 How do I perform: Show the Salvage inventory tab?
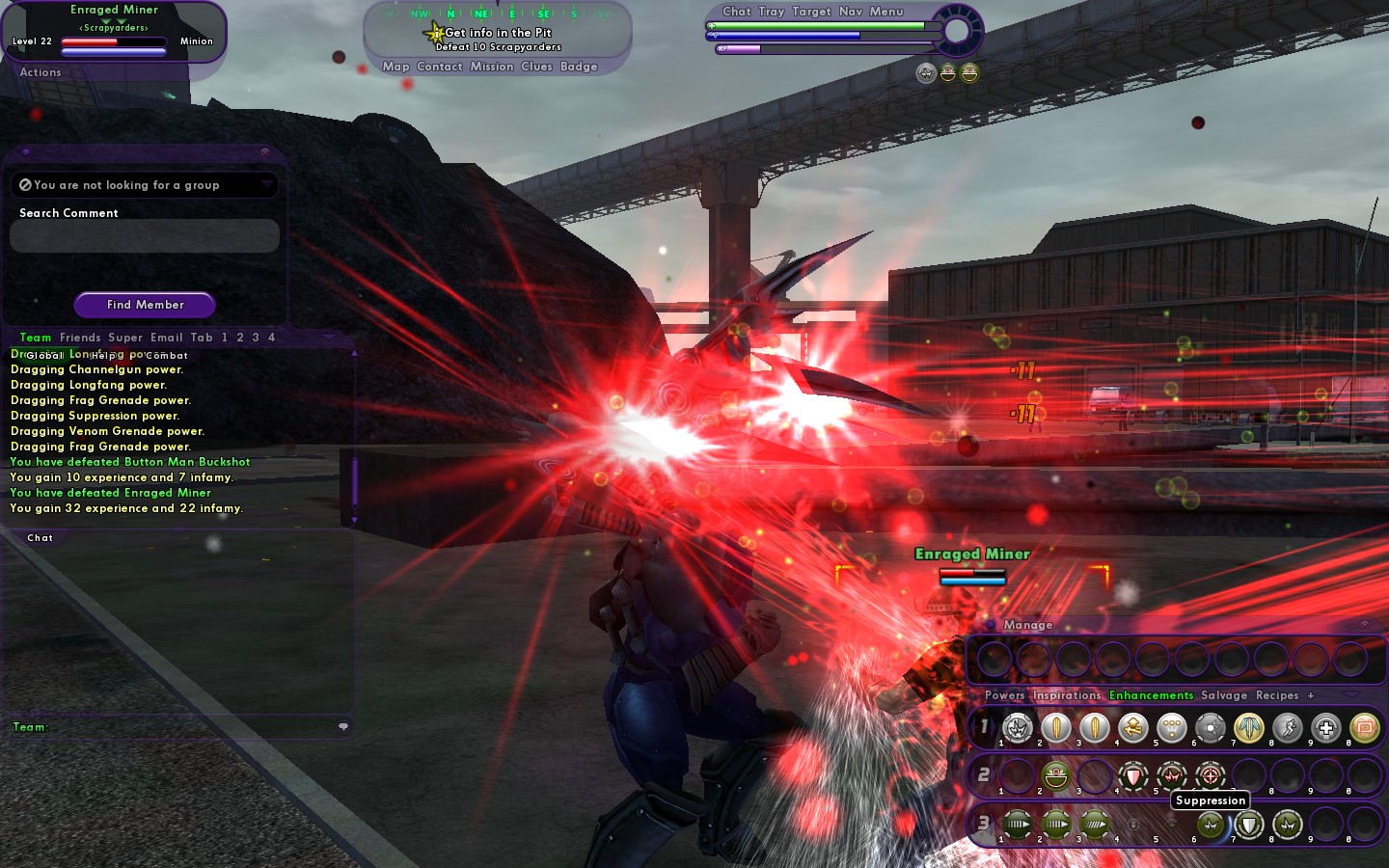(1224, 695)
